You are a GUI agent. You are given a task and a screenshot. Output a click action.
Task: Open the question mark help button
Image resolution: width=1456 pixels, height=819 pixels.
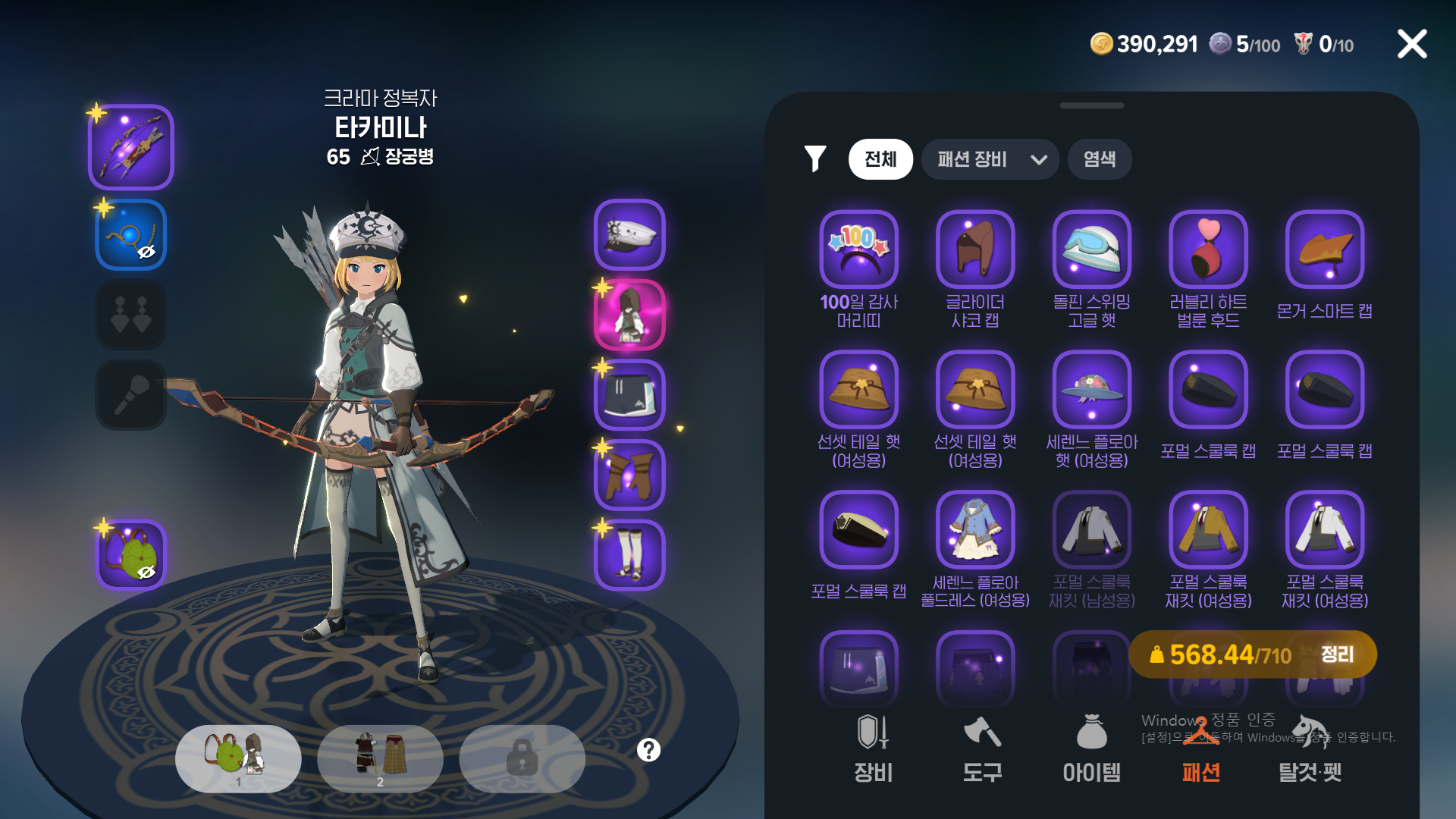click(648, 750)
